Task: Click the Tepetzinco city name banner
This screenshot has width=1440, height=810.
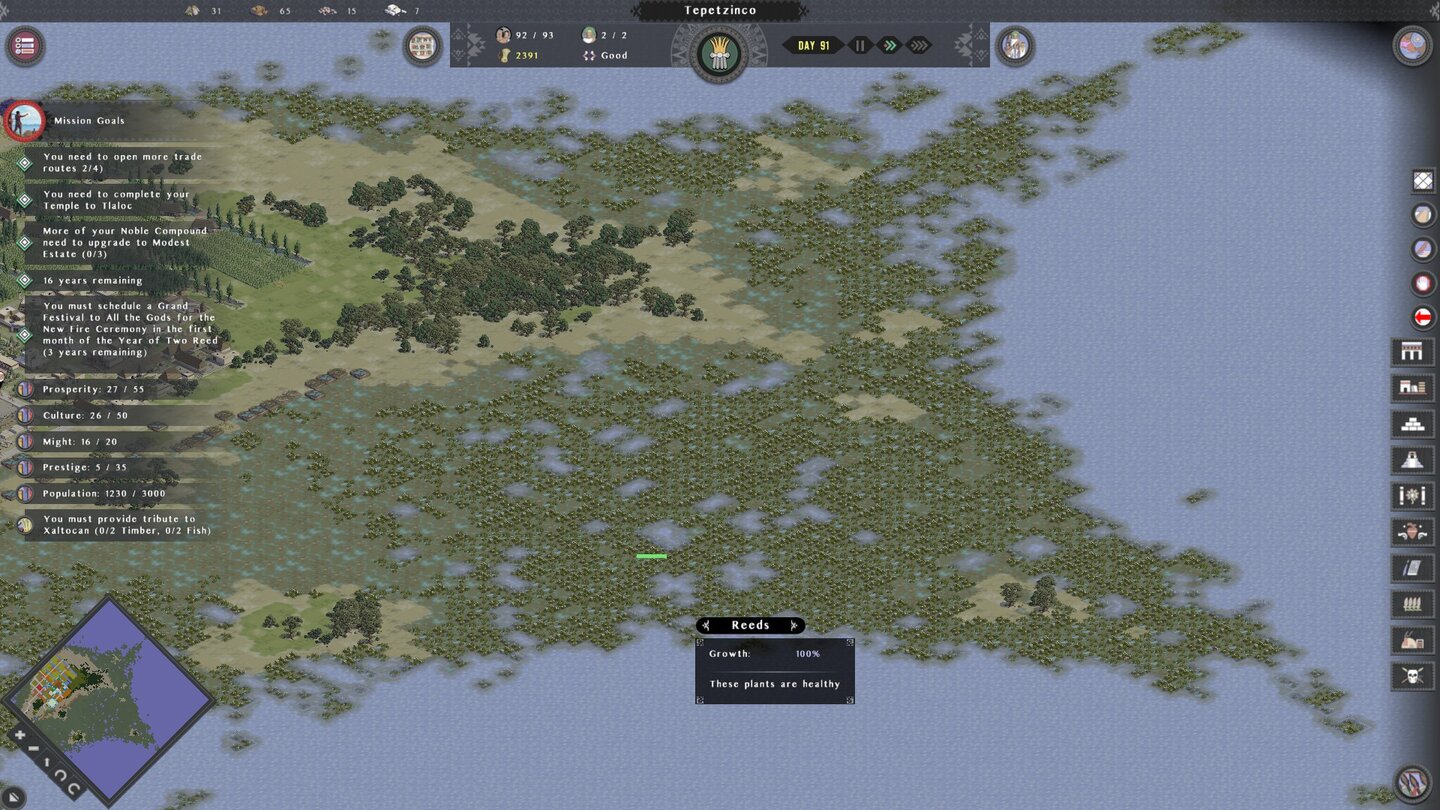Action: 722,10
